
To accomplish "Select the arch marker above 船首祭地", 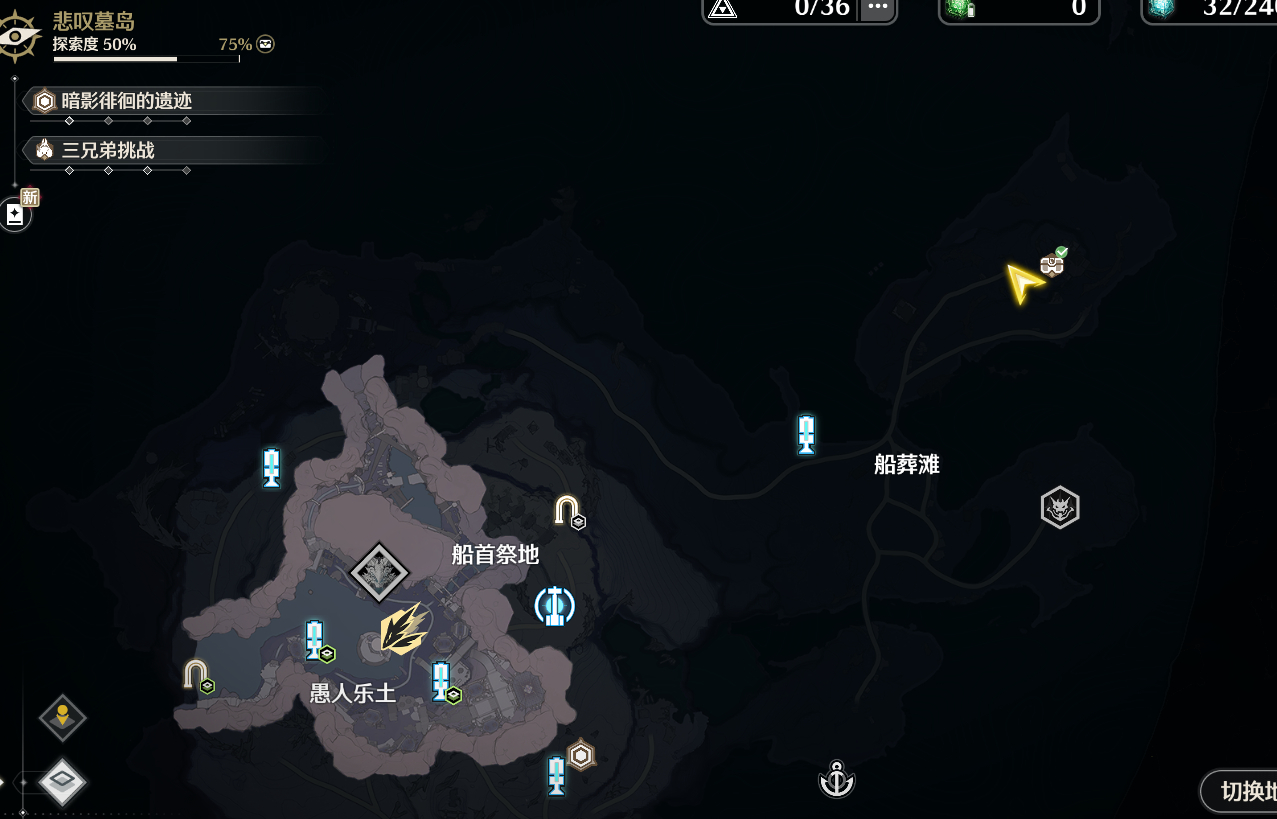I will coord(568,511).
